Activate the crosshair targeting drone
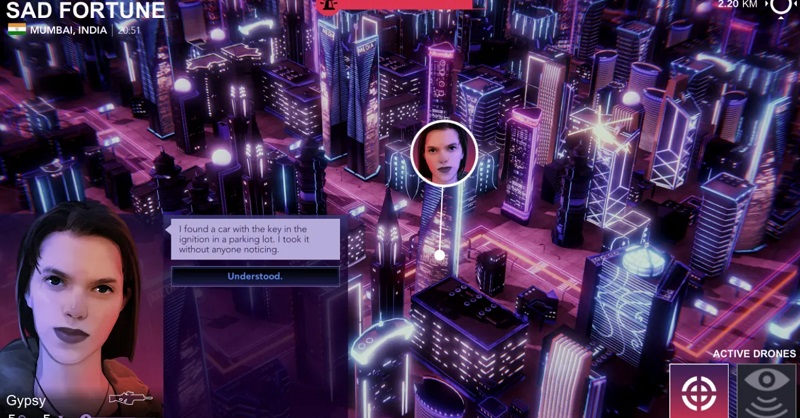Screen dimensions: 800x418 [699, 391]
